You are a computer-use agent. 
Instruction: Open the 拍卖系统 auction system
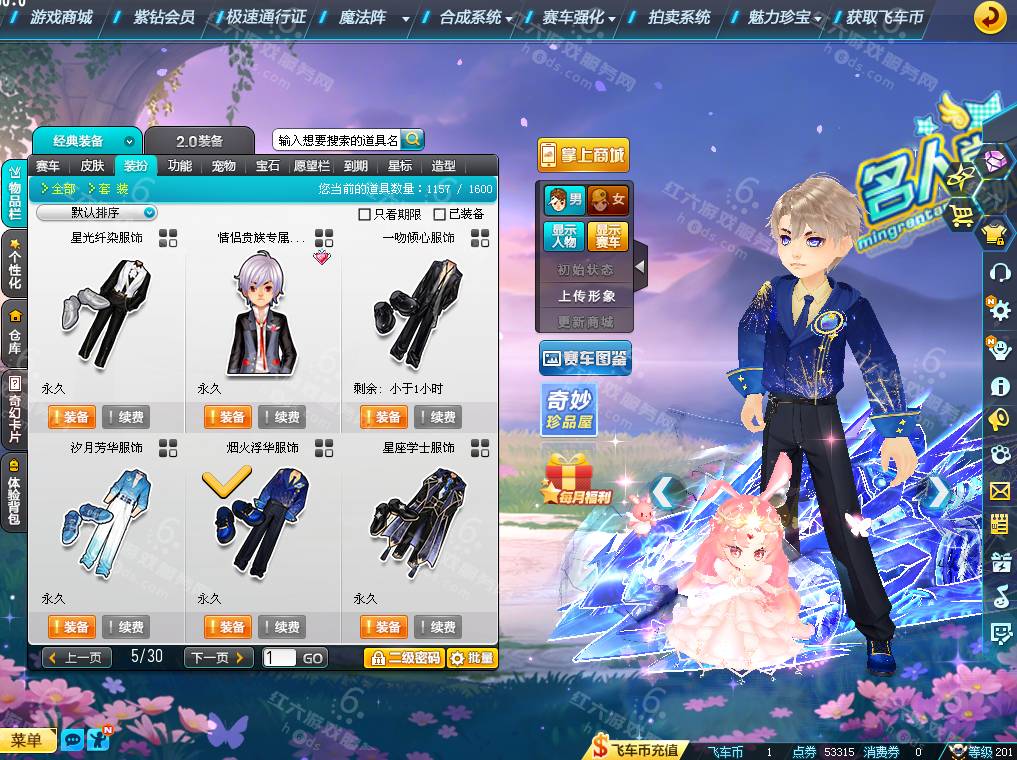(x=679, y=17)
